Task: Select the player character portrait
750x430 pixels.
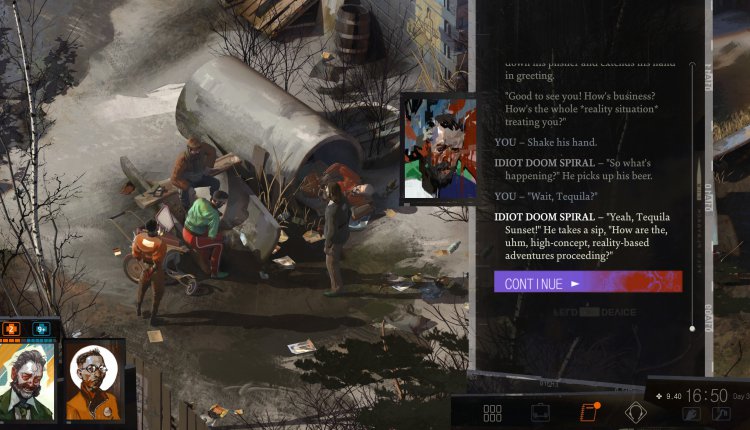Action: coord(29,378)
